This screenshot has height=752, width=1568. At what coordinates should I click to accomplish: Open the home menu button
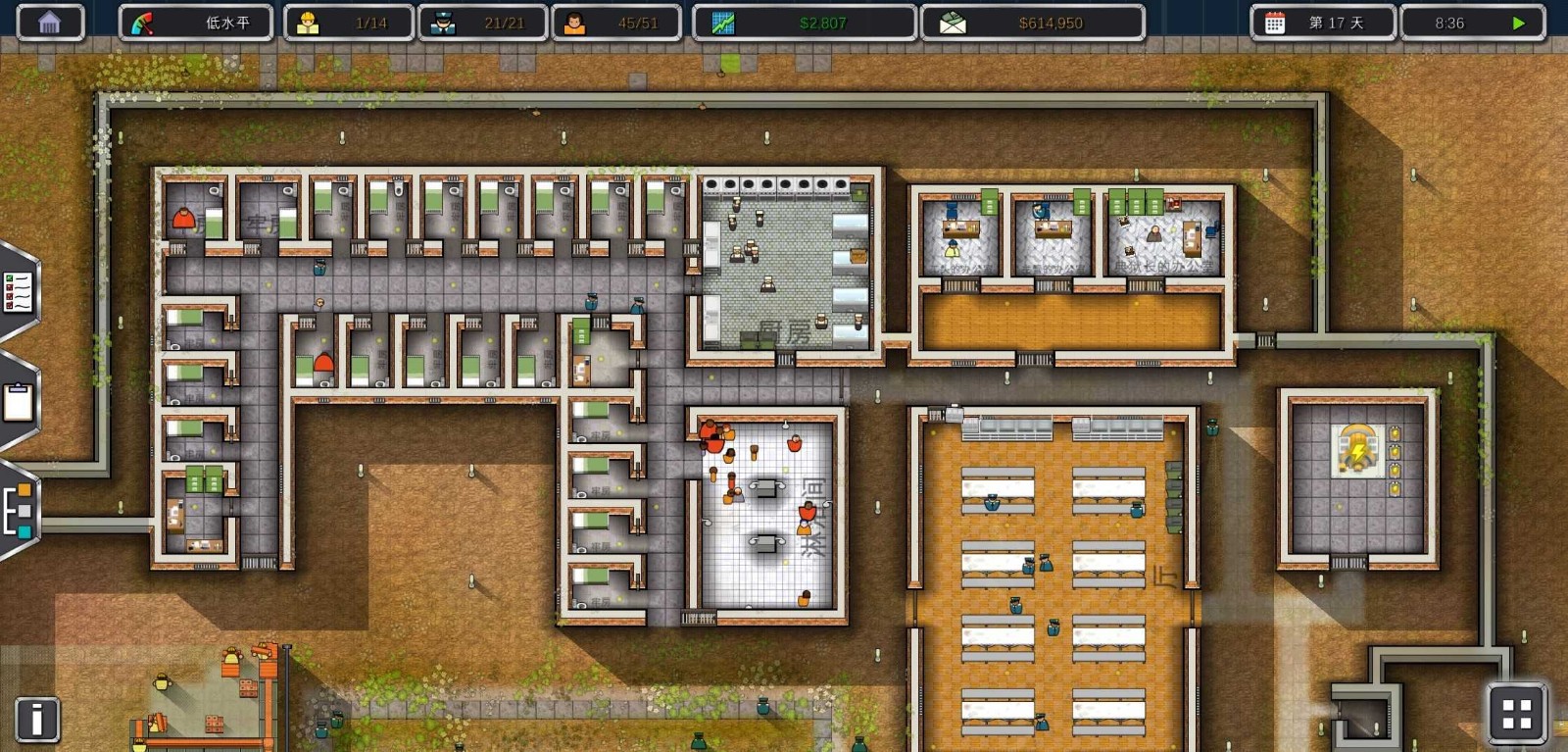(x=49, y=23)
